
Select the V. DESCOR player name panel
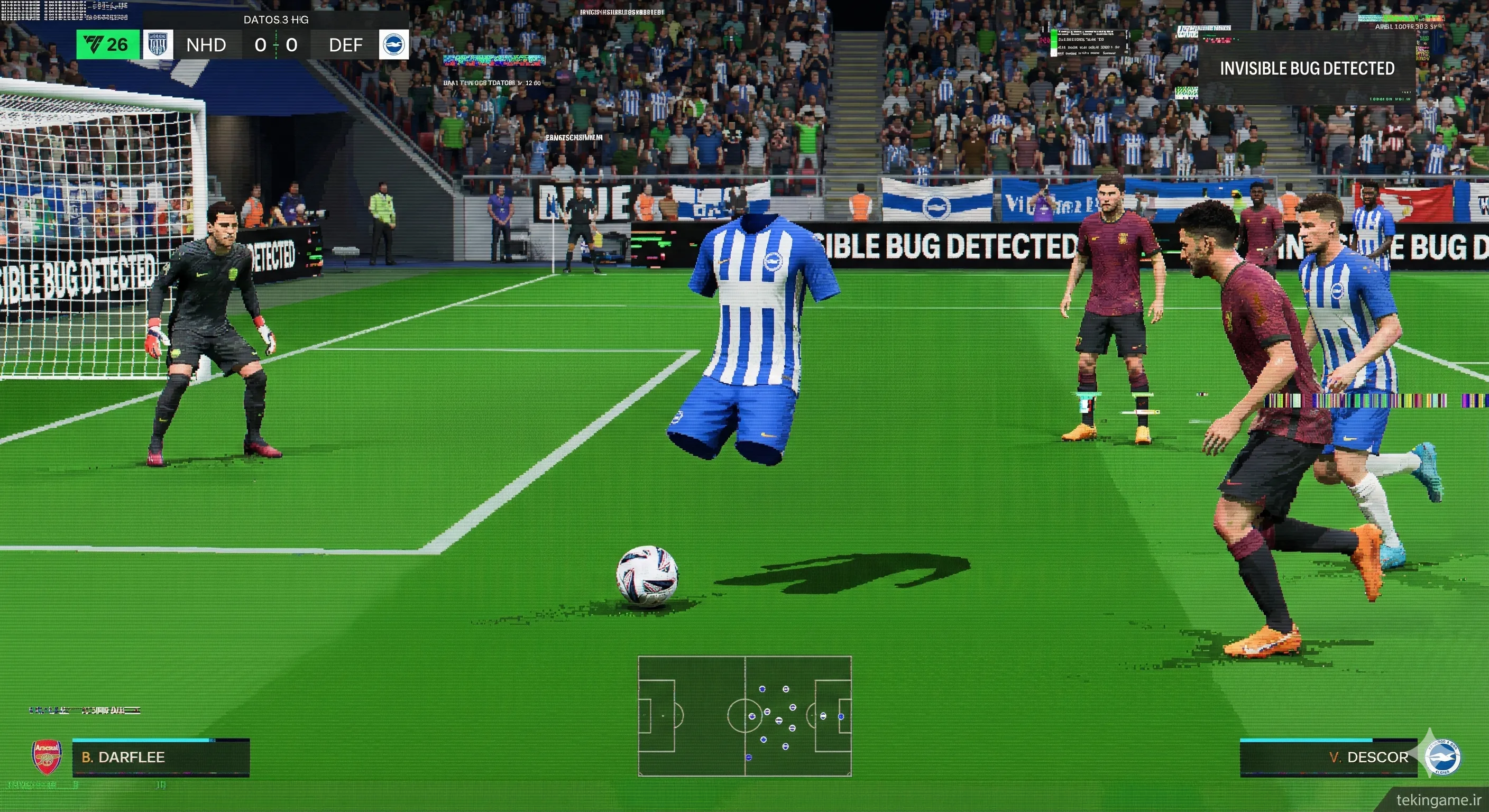(x=1328, y=757)
